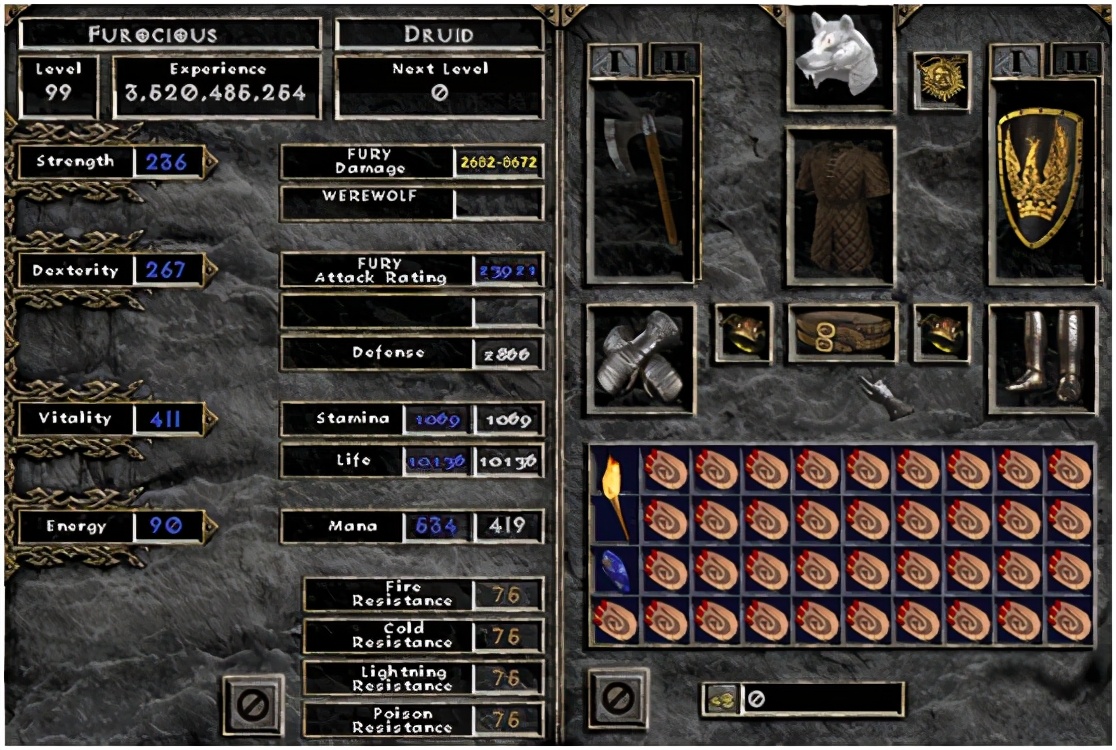Click the gold coins button
This screenshot has width=1116, height=750.
click(x=720, y=700)
